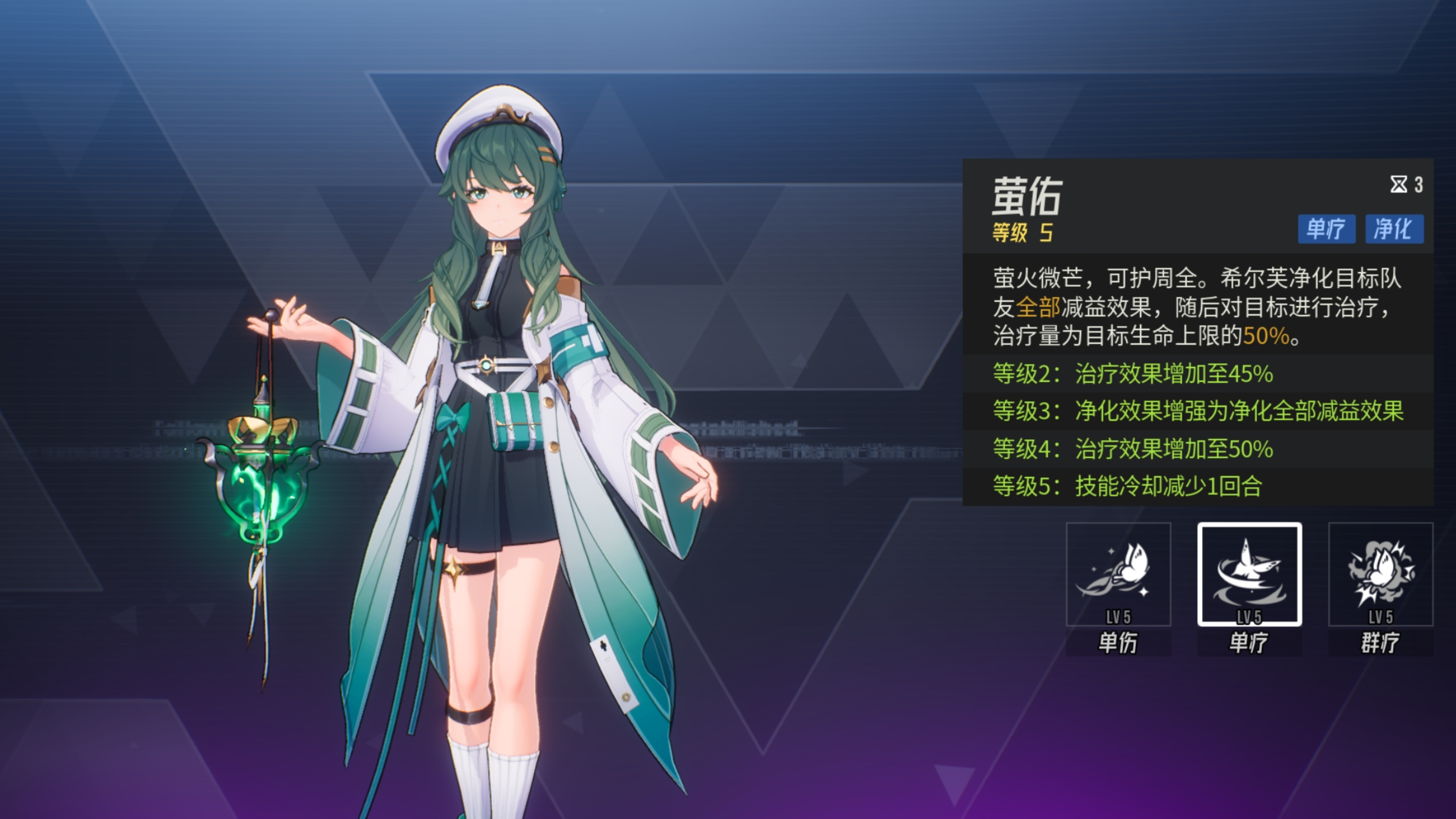Choose the 单疗 single-heal skill icon
The height and width of the screenshot is (819, 1456).
pos(1249,574)
